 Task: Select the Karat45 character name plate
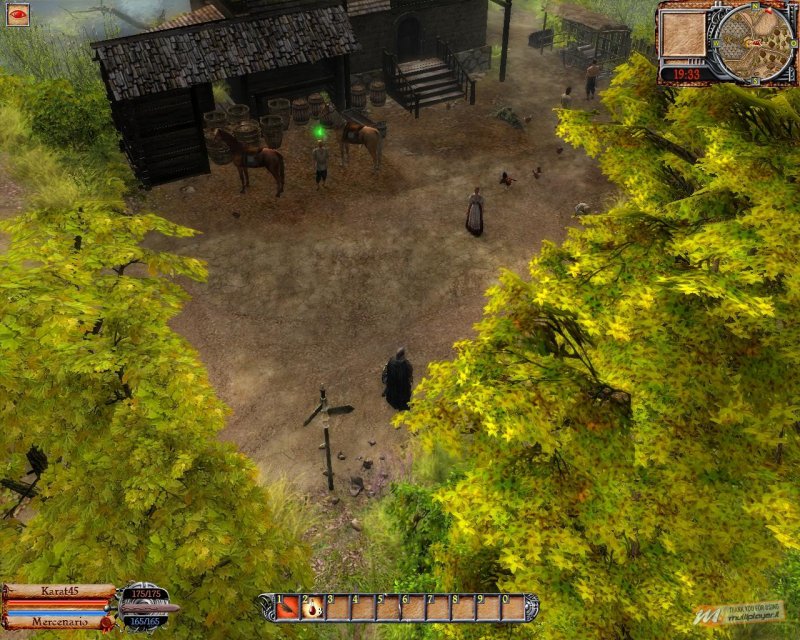[59, 591]
